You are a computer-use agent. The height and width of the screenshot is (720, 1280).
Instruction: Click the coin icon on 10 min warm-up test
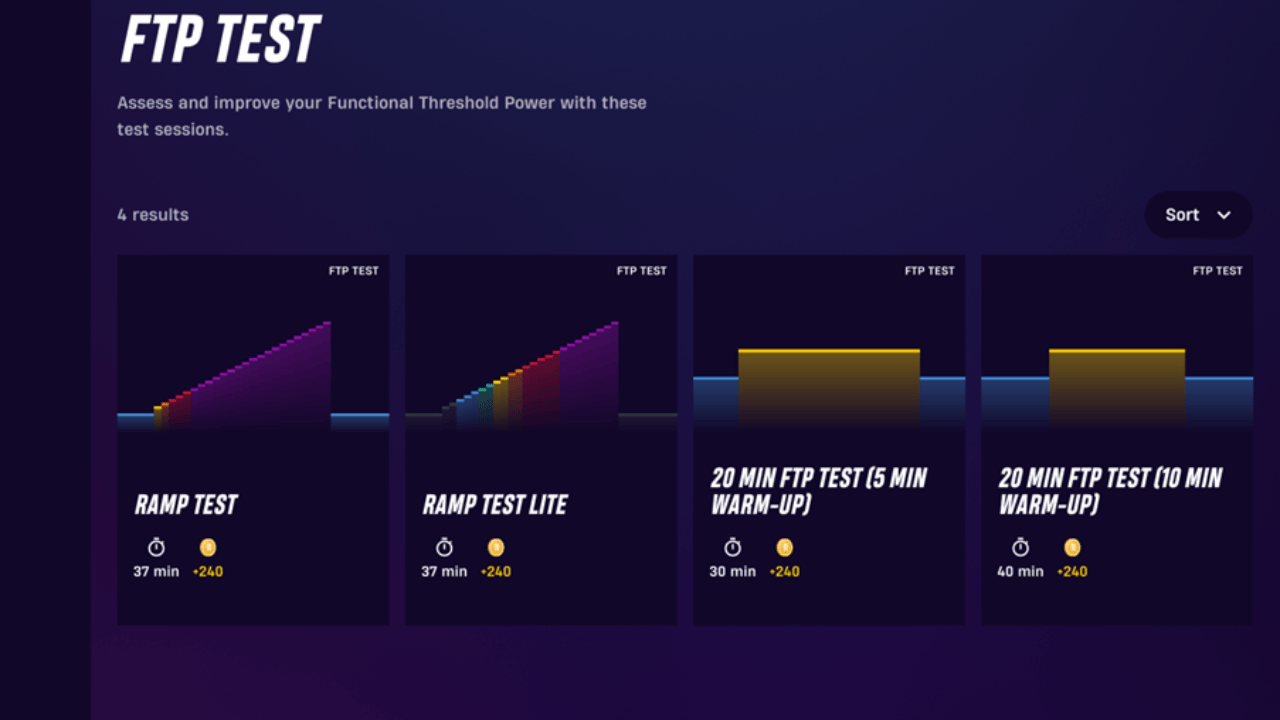pos(1072,547)
